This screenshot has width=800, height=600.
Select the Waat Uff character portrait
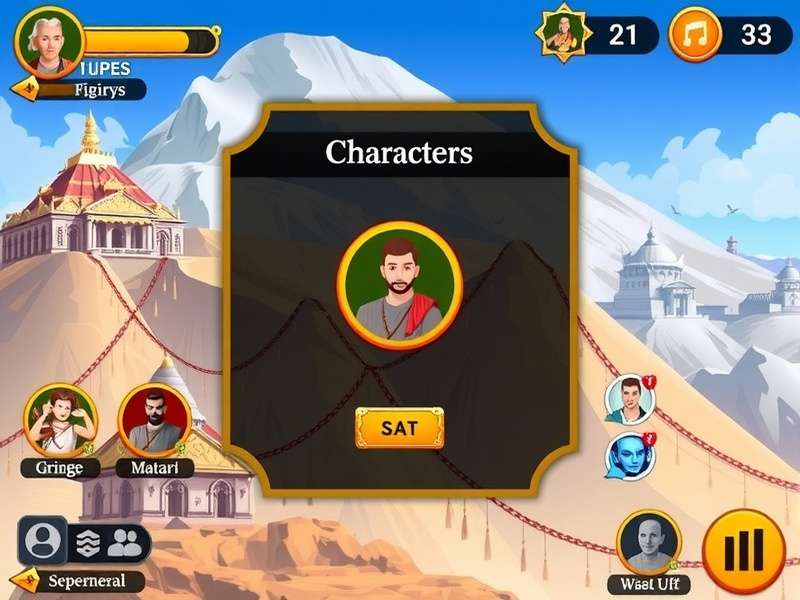tap(650, 543)
